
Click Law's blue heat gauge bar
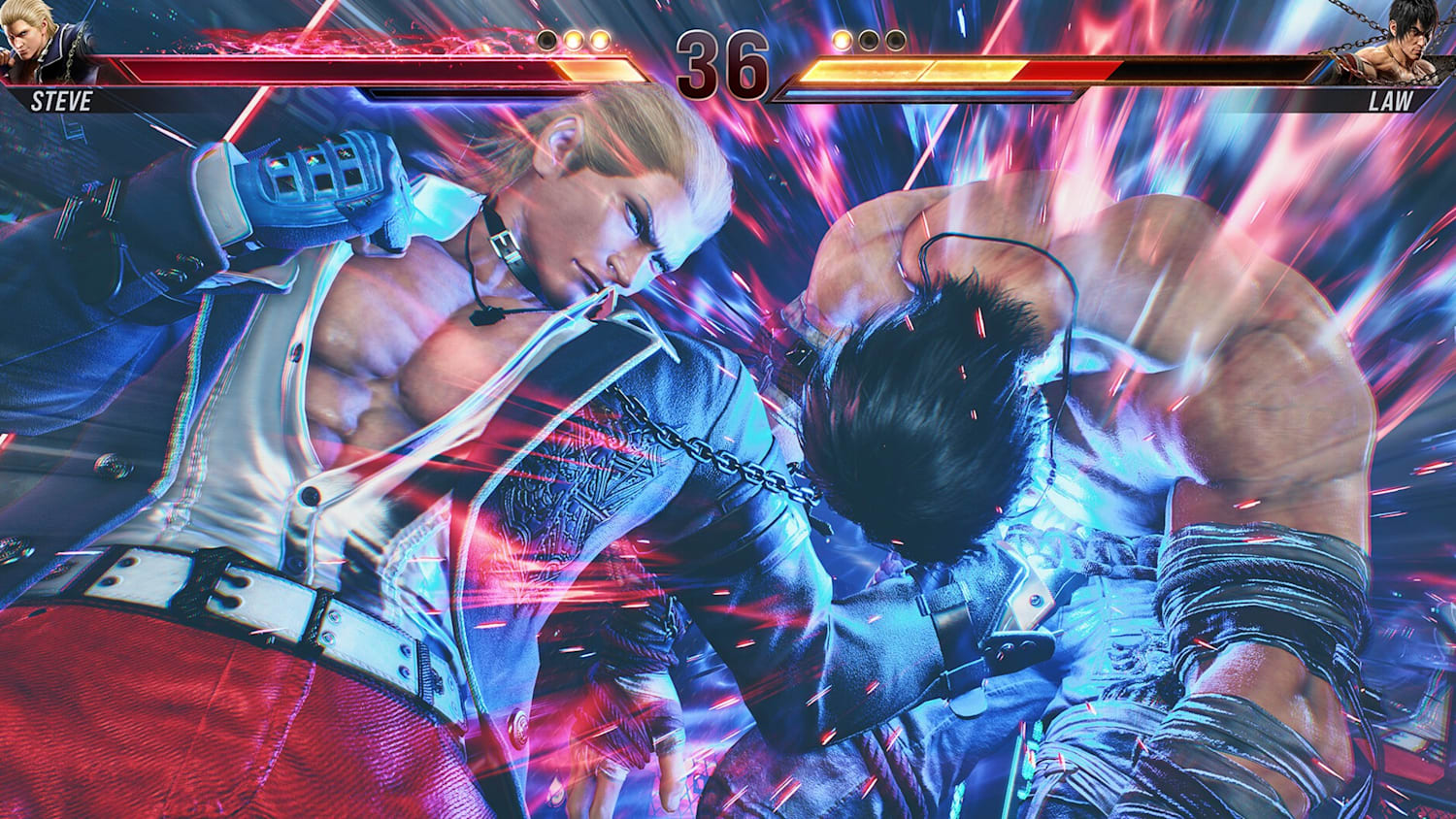point(922,95)
